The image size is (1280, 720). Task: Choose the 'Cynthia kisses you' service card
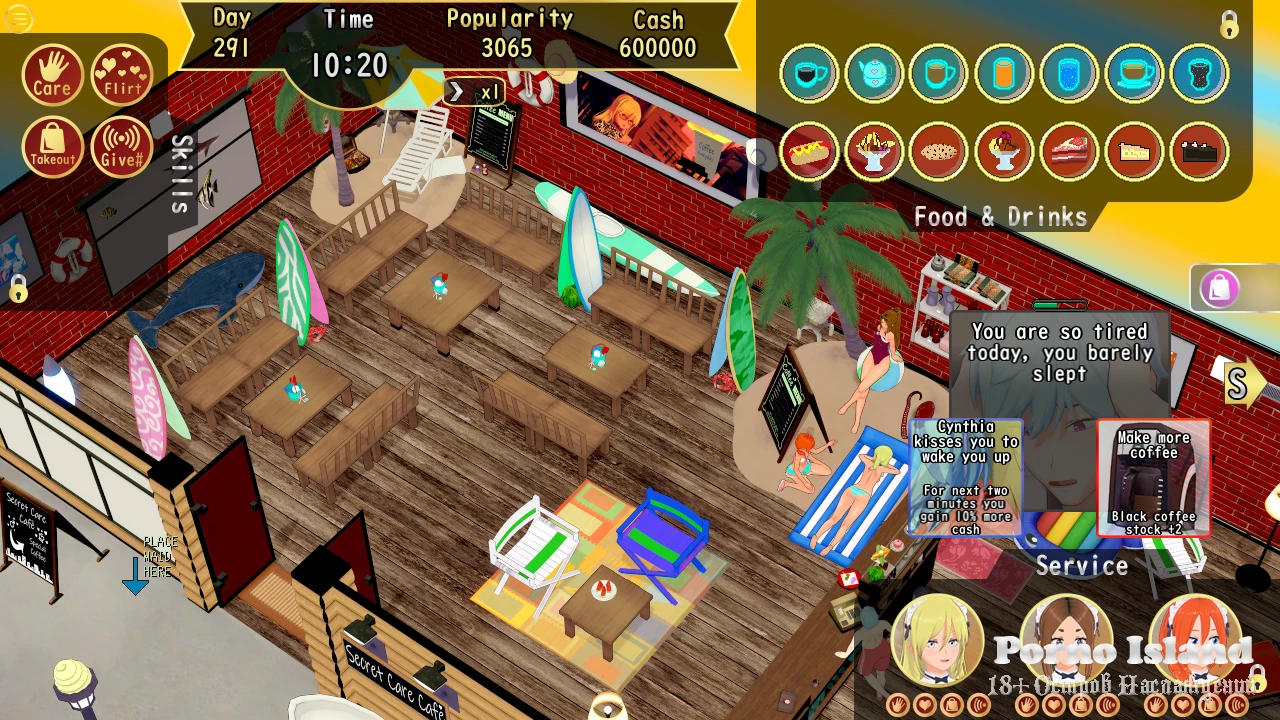[966, 478]
